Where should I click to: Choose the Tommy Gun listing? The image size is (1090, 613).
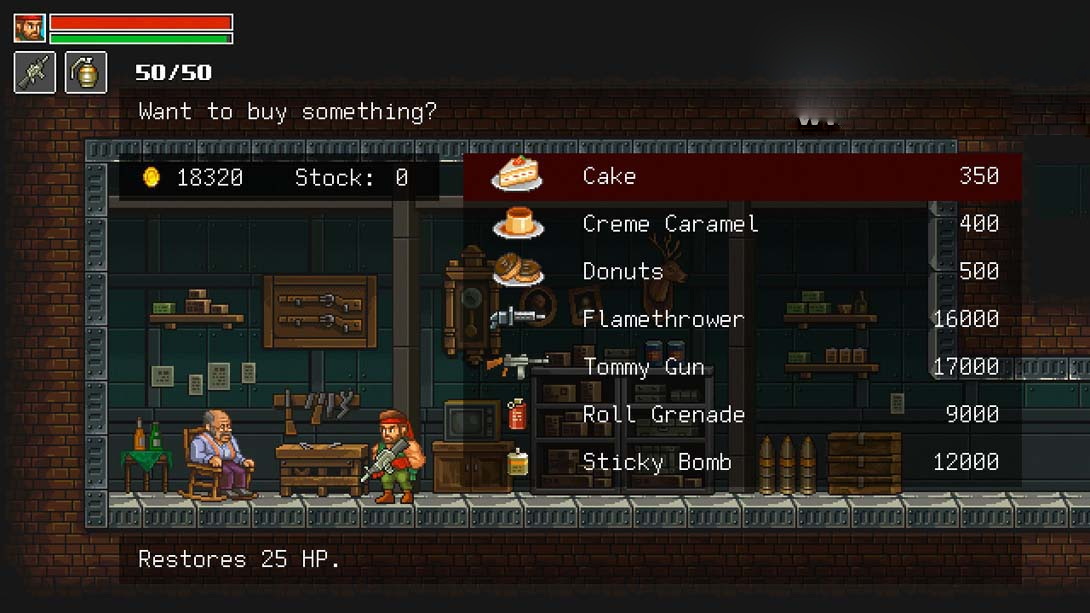tap(741, 367)
